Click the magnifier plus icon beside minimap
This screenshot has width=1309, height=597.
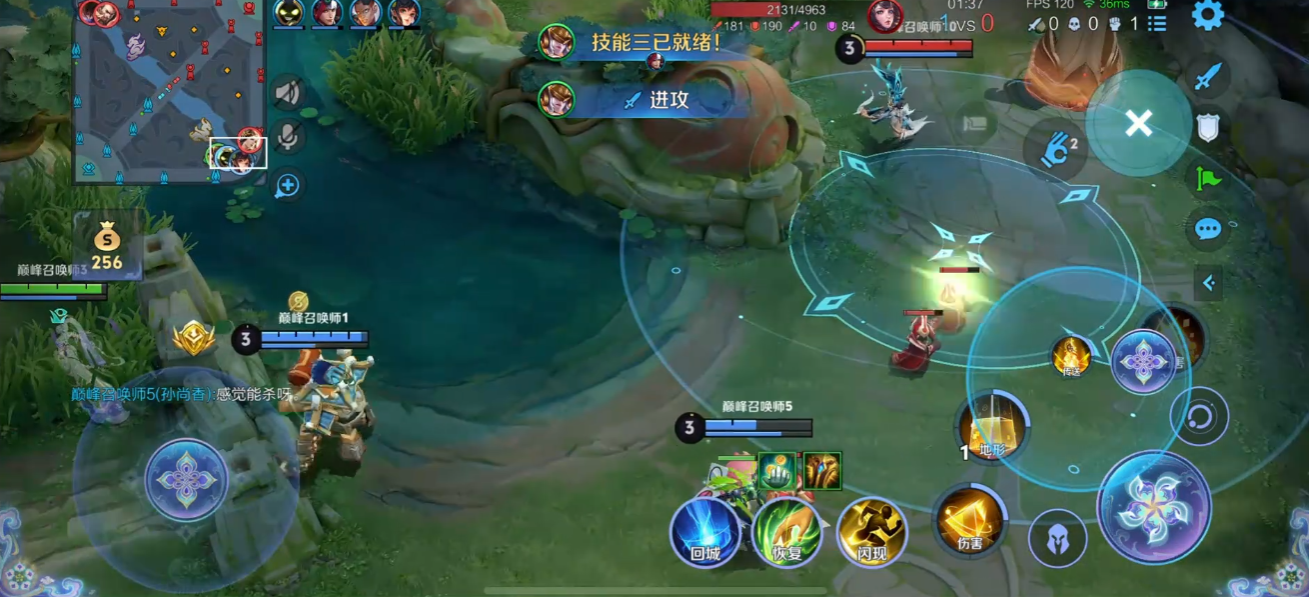point(288,184)
